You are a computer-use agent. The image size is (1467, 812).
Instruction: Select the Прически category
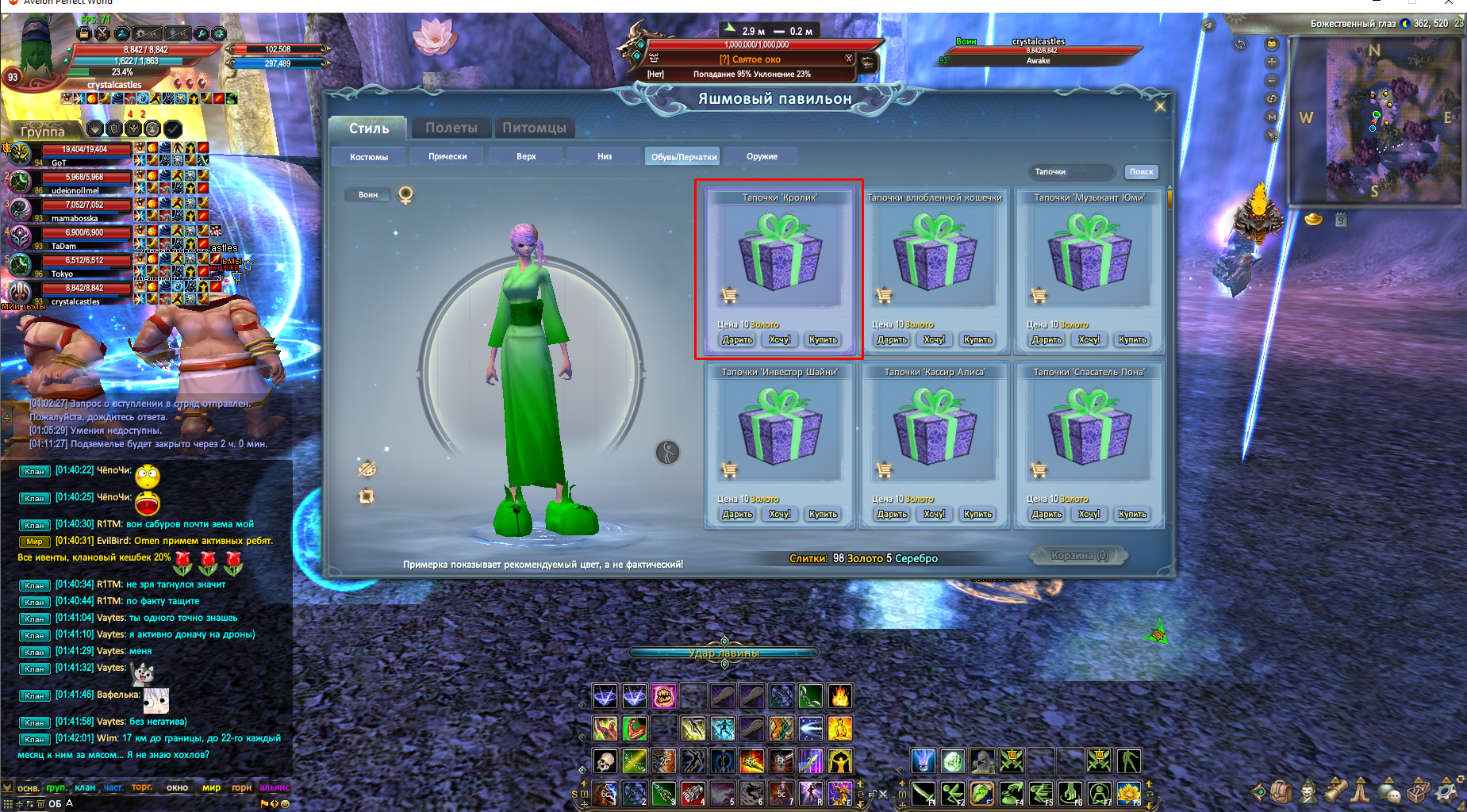447,157
